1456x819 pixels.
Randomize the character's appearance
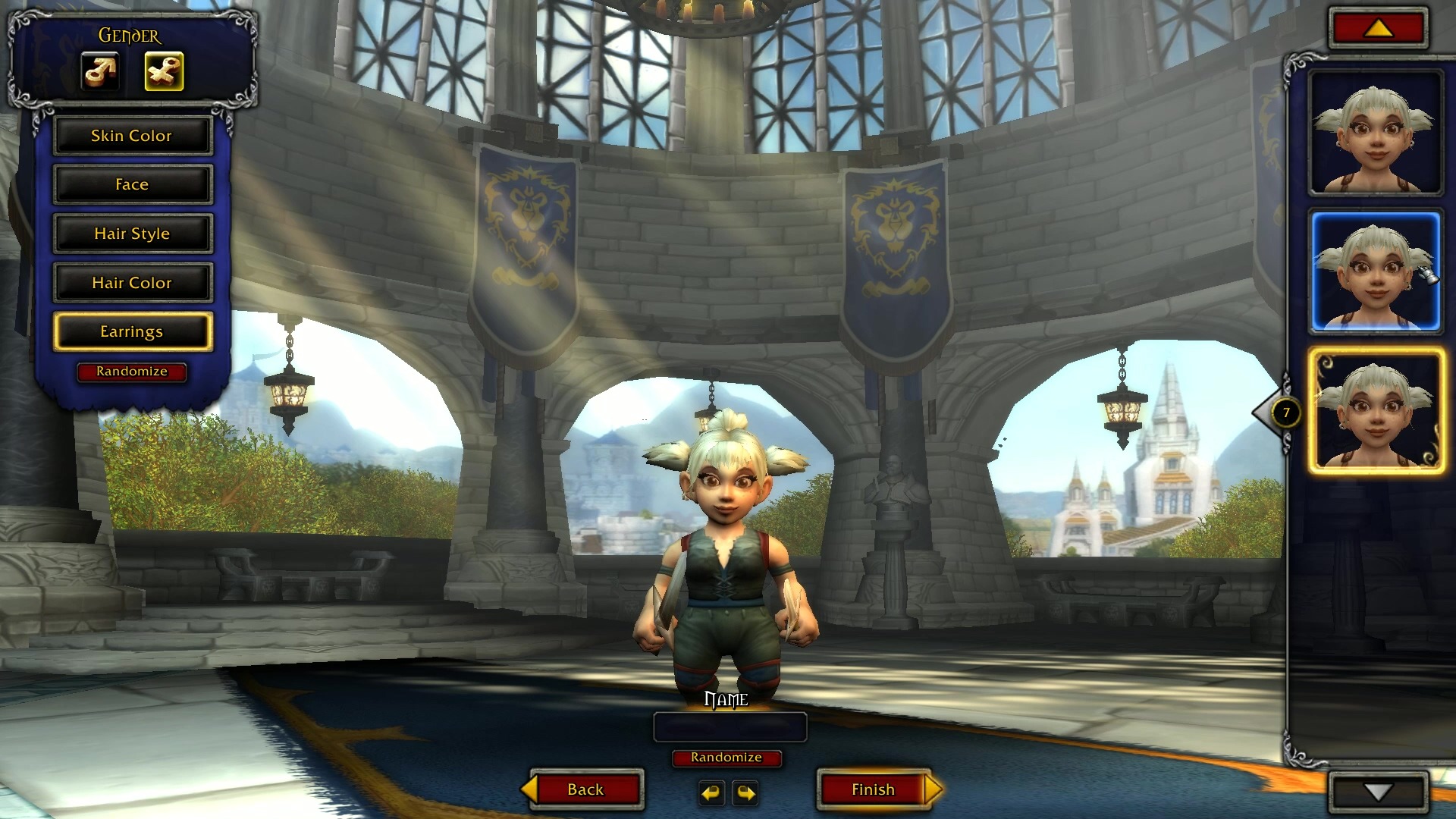point(132,372)
